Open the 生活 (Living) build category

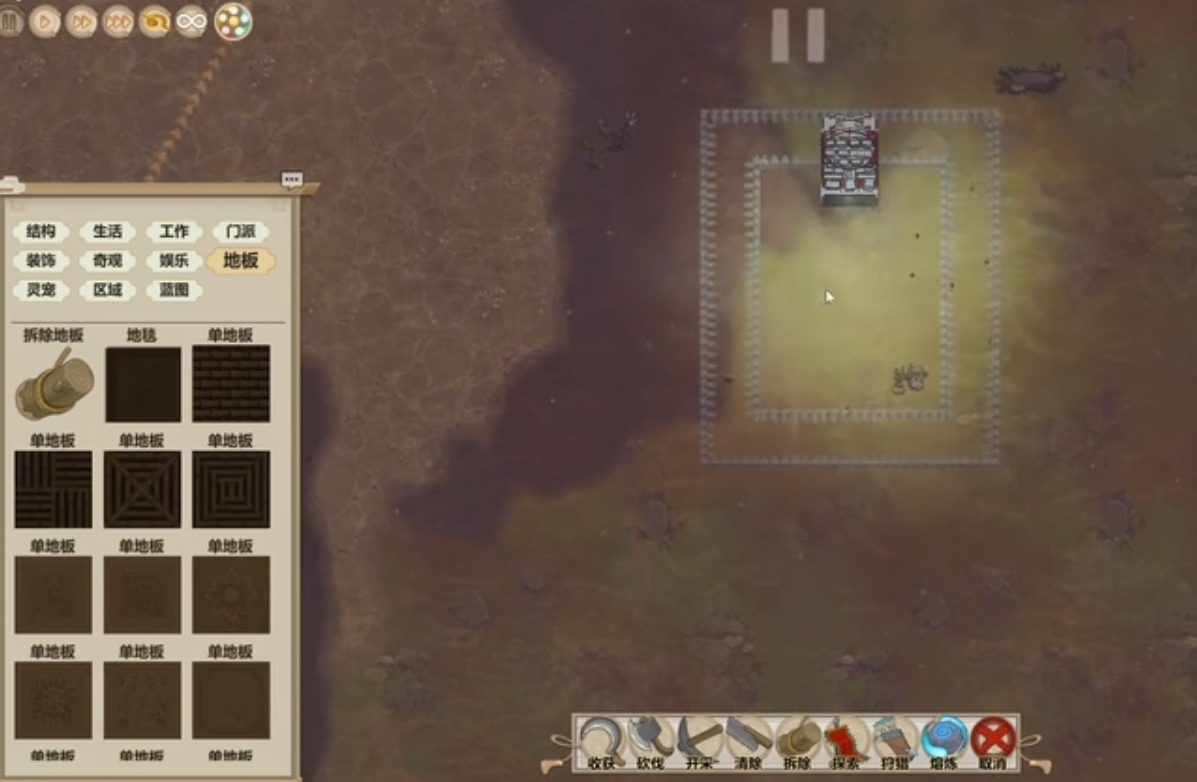(x=108, y=232)
